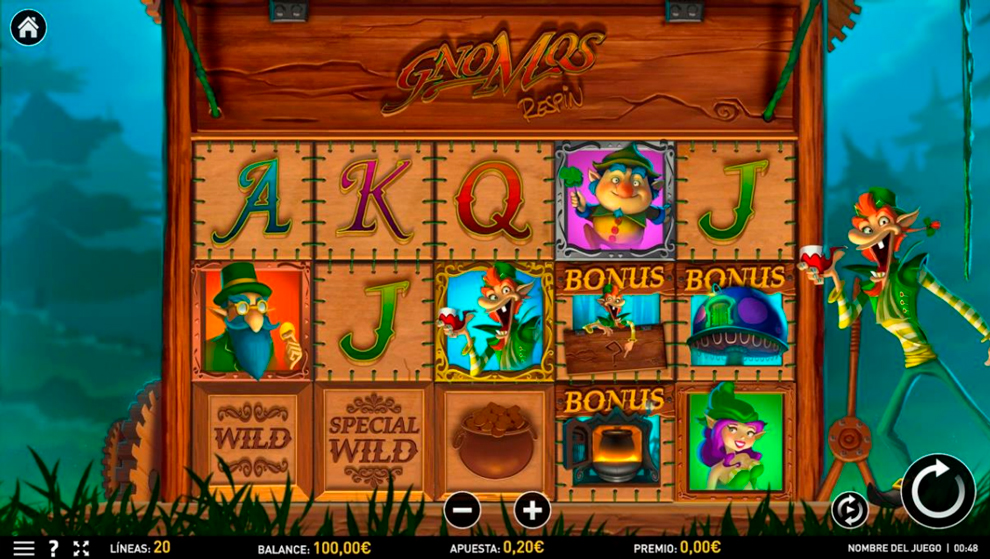Activate the autoplay button
Viewport: 990px width, 559px height.
(x=849, y=511)
